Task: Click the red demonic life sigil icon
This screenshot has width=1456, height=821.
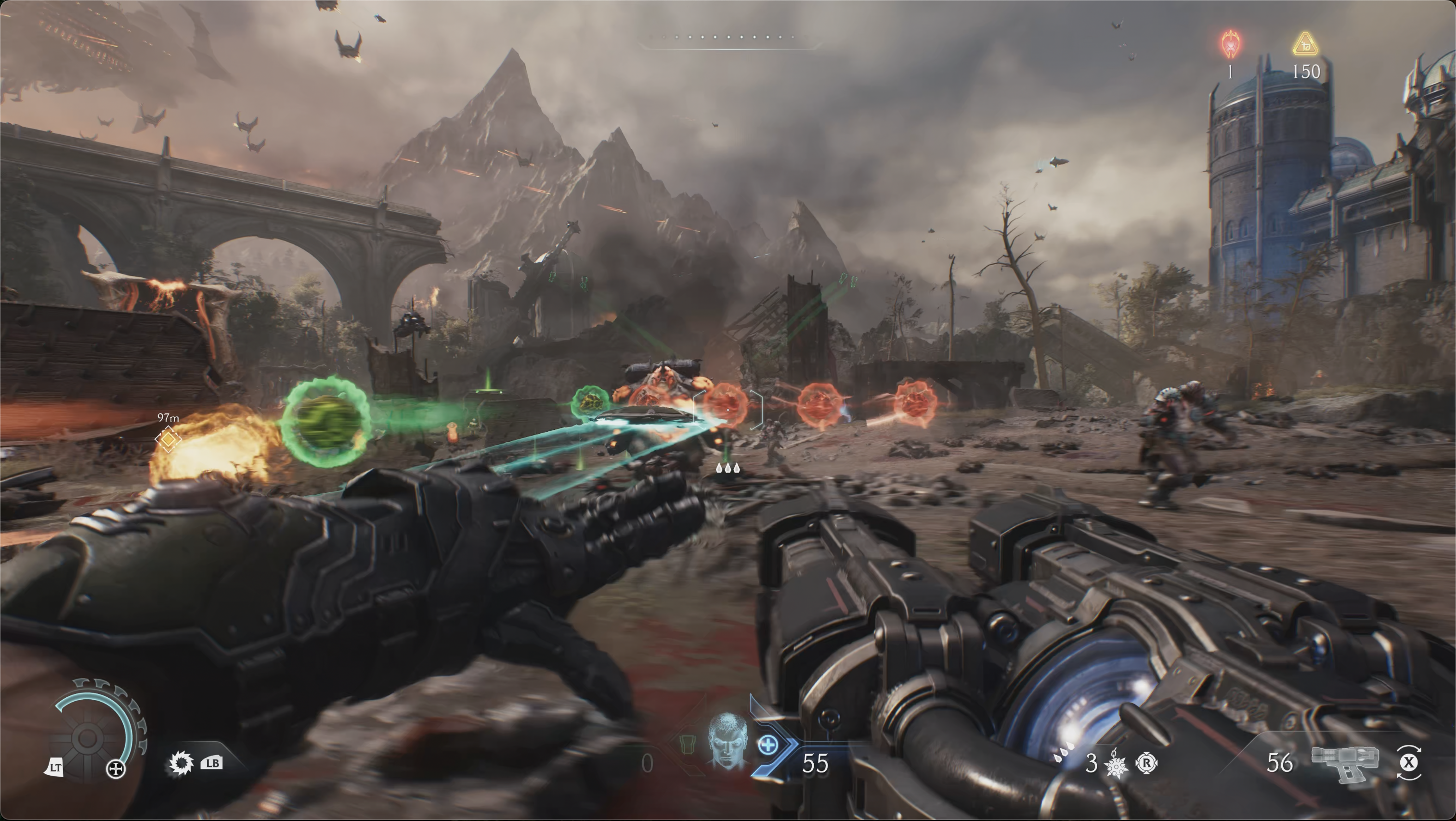Action: [1230, 43]
